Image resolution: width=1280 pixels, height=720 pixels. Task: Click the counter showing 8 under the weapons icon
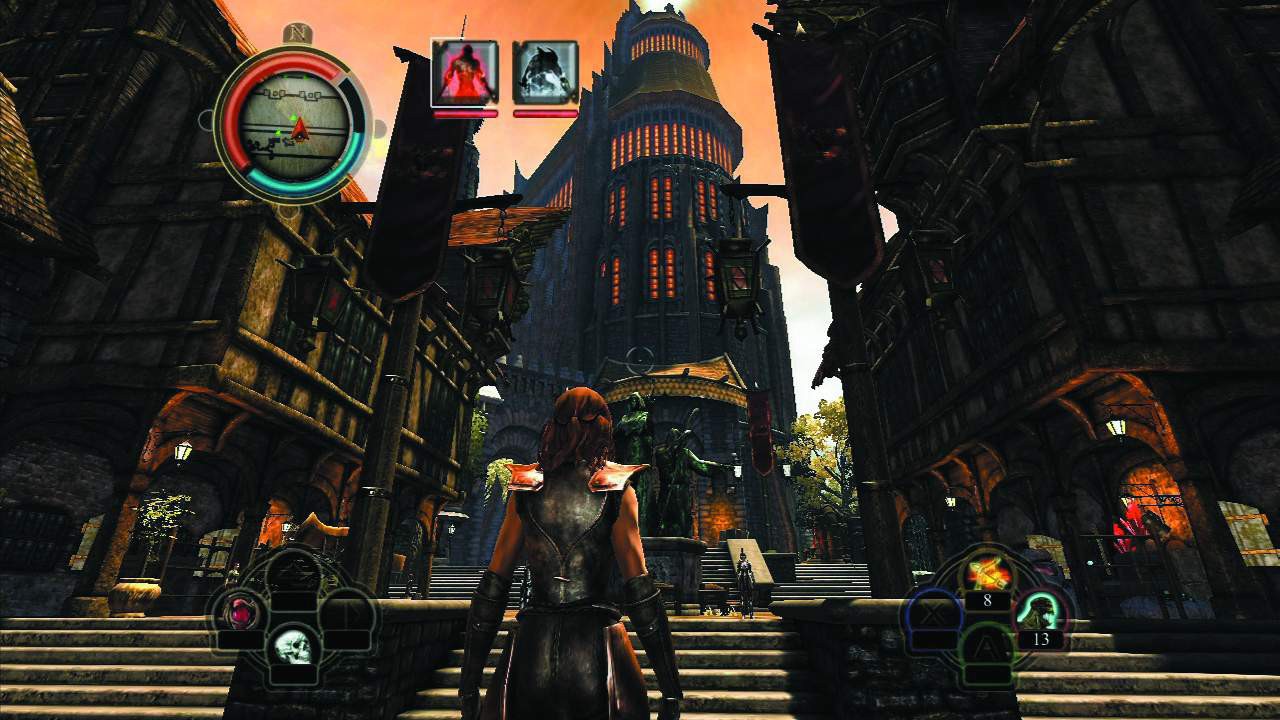987,601
